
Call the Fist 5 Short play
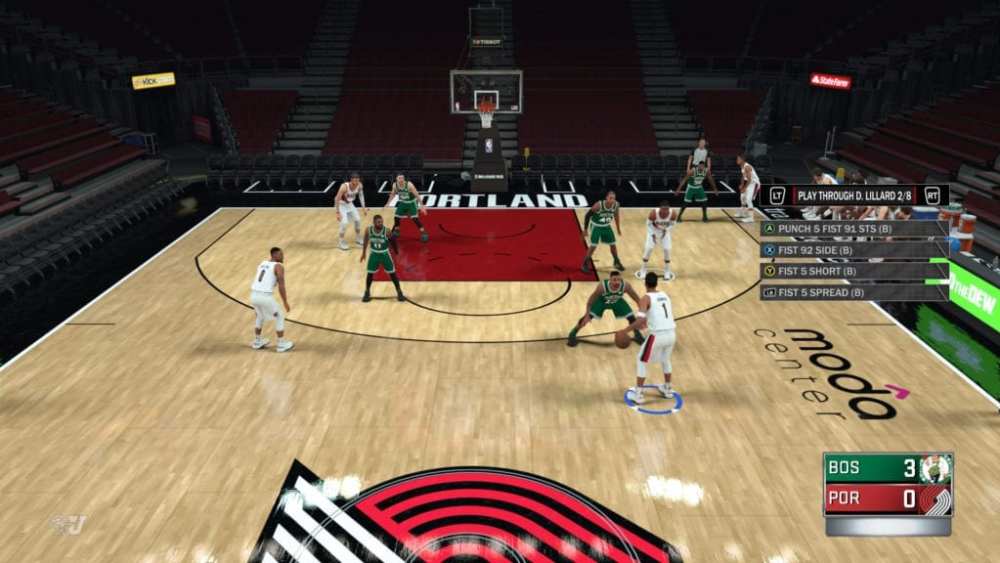(854, 271)
